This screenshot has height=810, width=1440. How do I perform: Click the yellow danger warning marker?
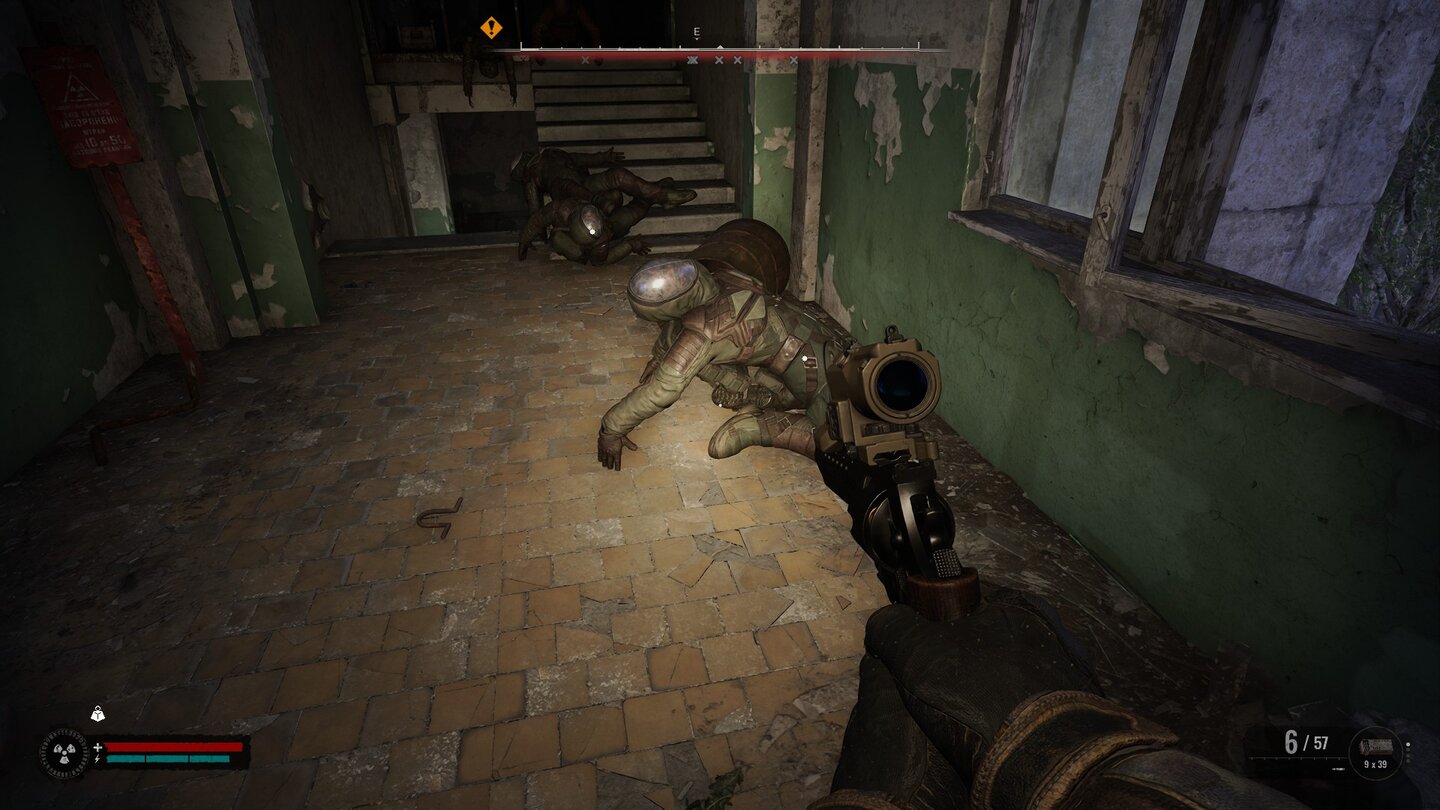tap(489, 29)
